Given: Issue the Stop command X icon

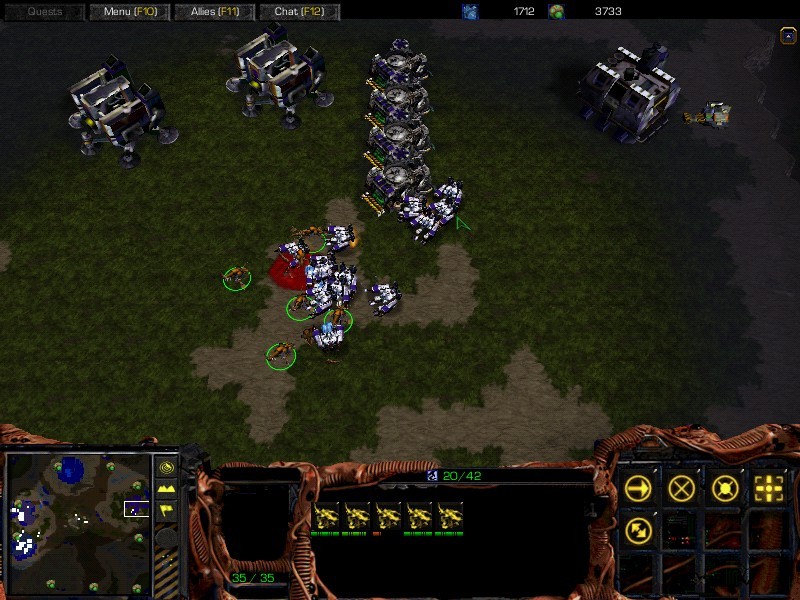Looking at the screenshot, I should point(683,488).
